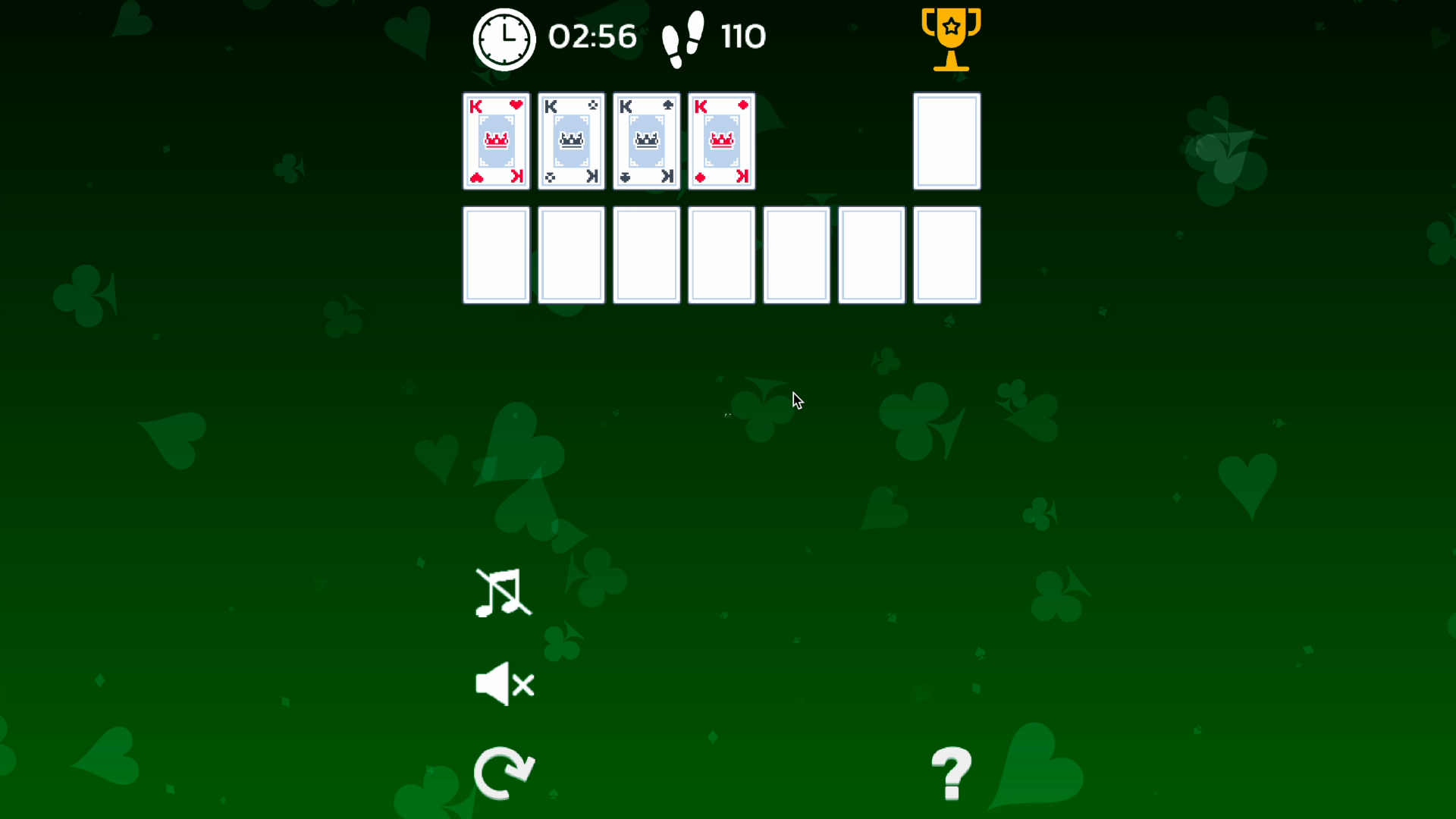Click the middle empty tableau slot
Viewport: 1456px width, 819px height.
pos(720,255)
